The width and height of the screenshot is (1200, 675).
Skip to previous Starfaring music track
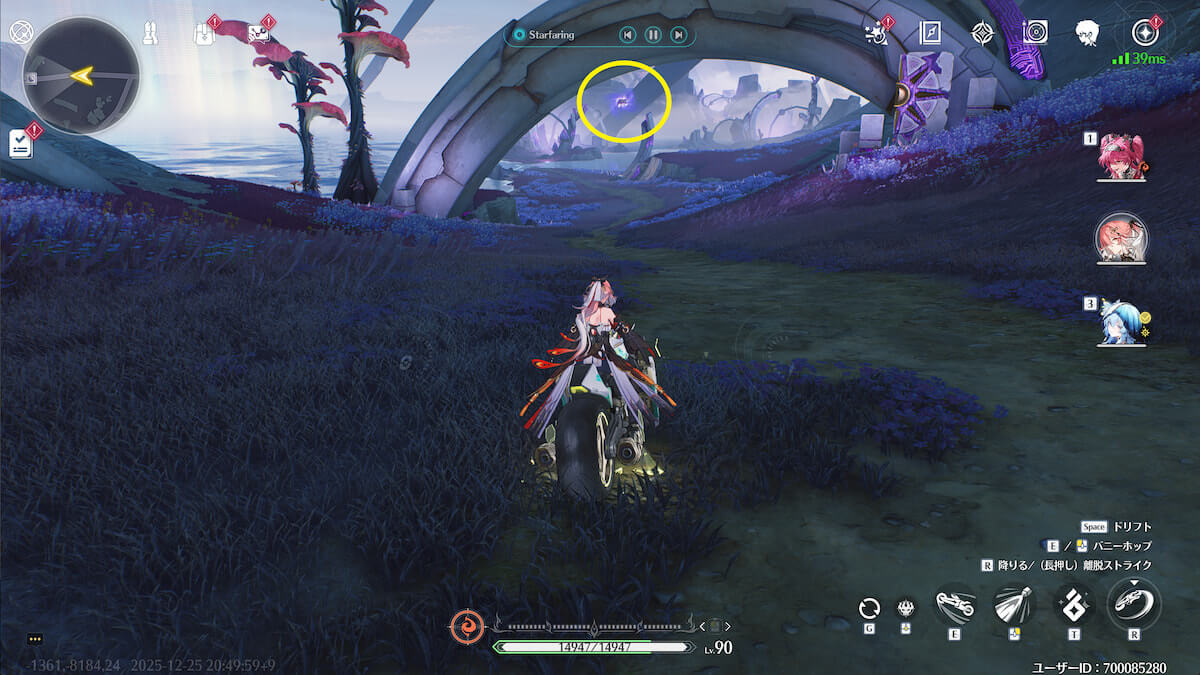point(627,35)
